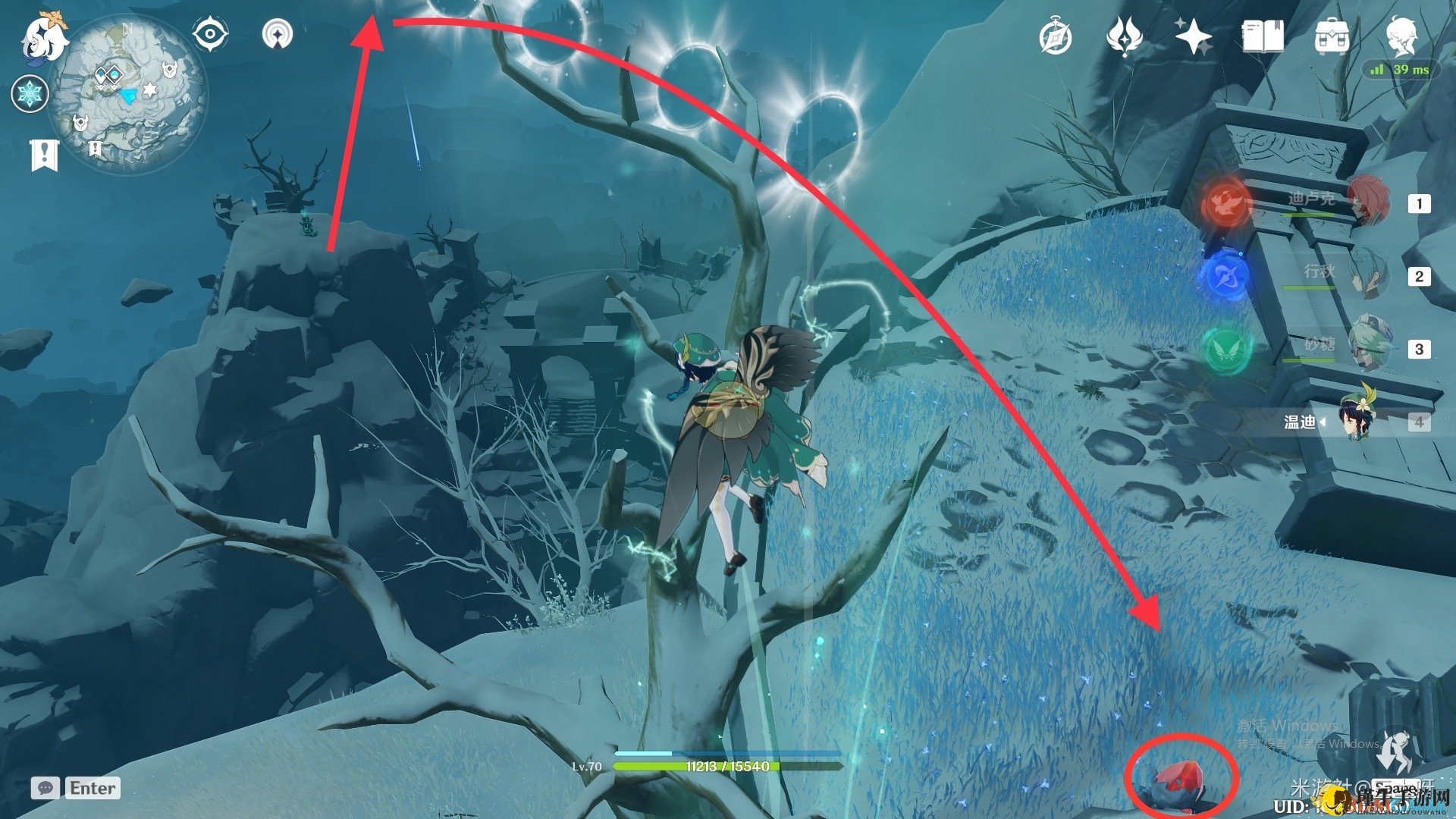Open the inventory backpack
1456x819 pixels.
click(x=1331, y=36)
